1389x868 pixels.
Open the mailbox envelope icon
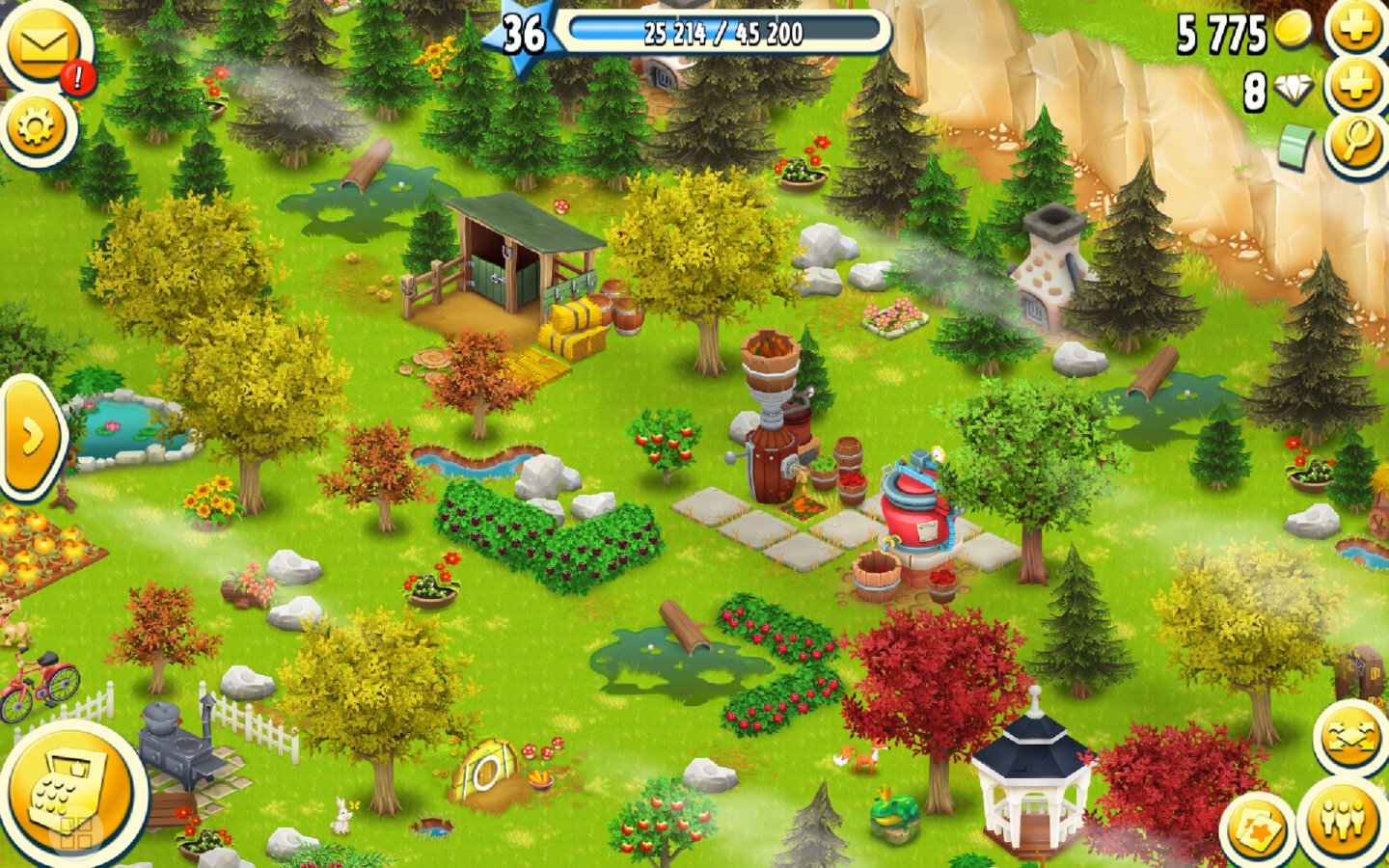[x=42, y=46]
